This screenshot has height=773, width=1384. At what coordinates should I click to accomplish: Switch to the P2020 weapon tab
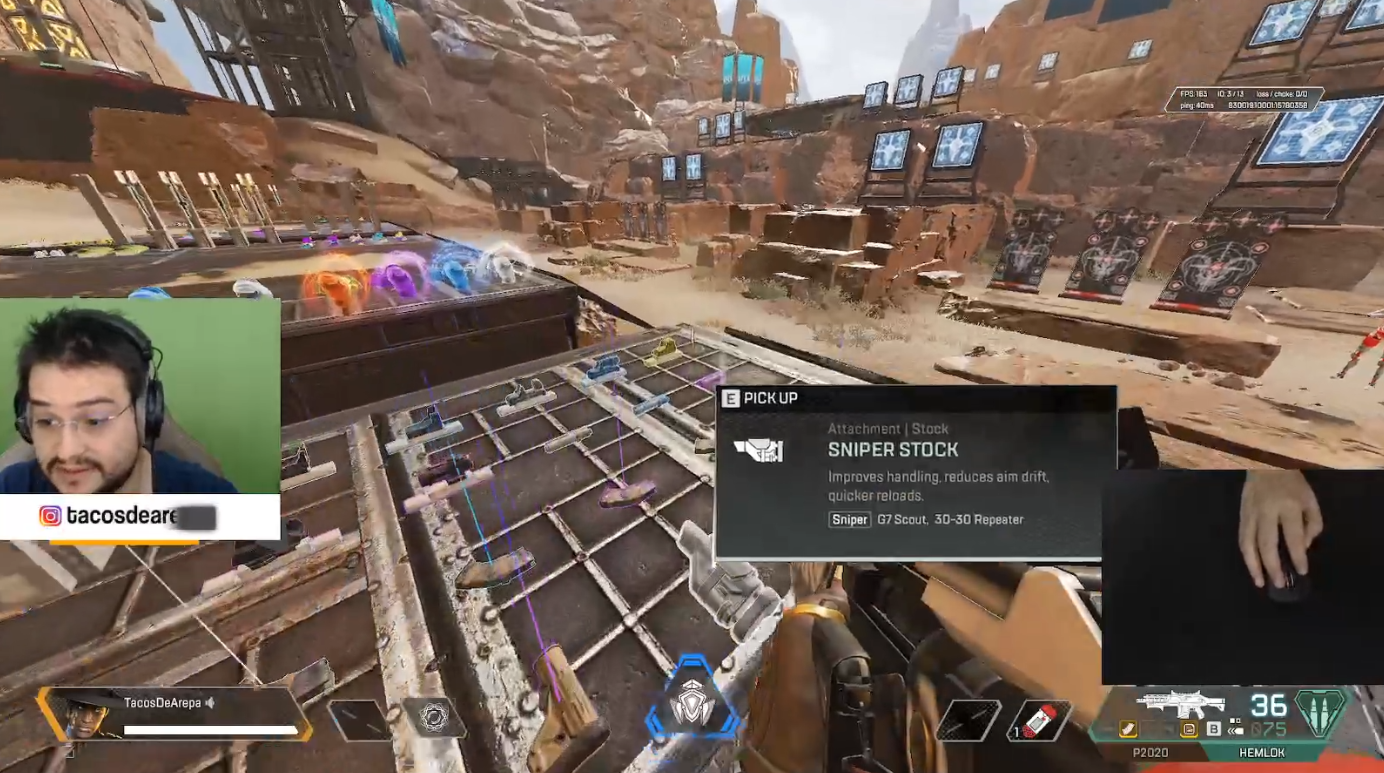(x=1151, y=753)
